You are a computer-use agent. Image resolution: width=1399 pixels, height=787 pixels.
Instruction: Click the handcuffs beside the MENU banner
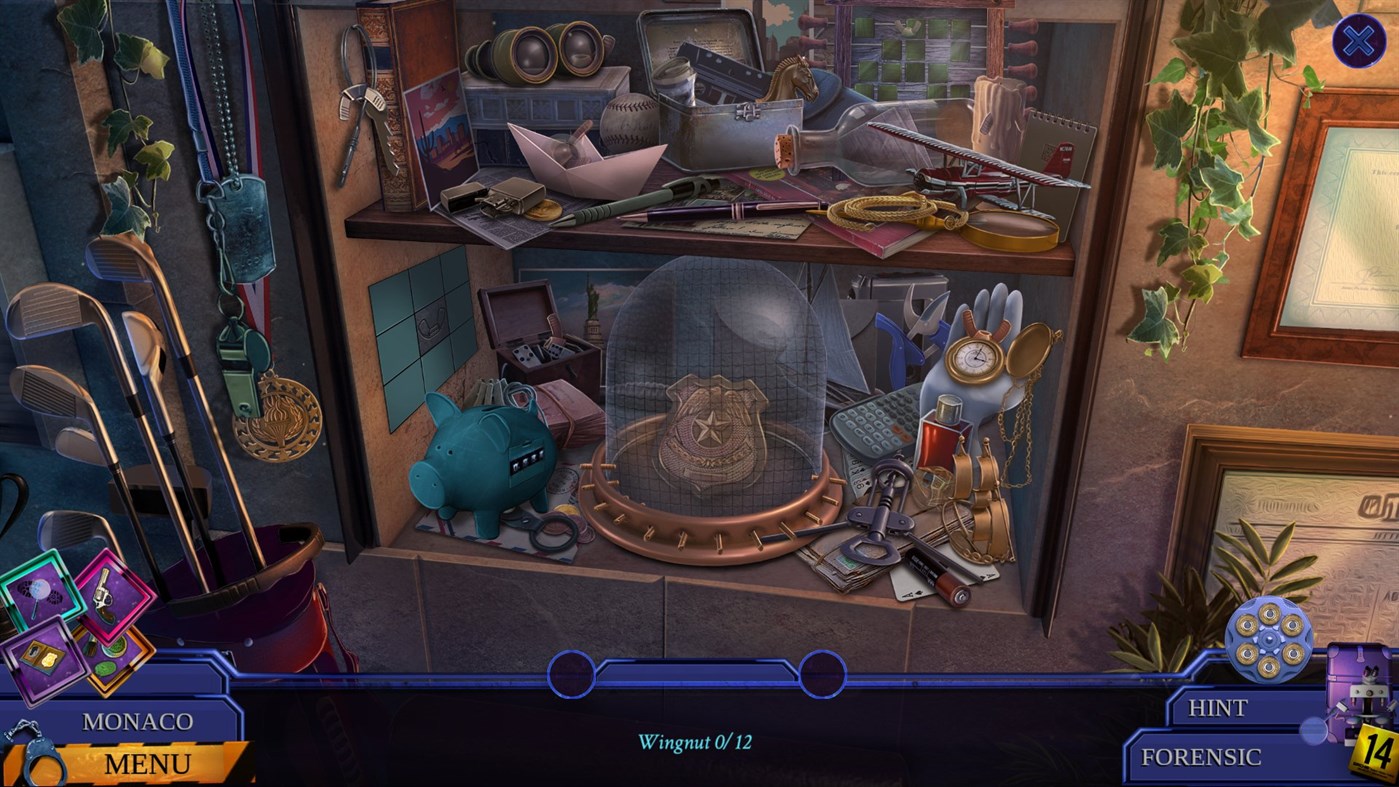(42, 761)
